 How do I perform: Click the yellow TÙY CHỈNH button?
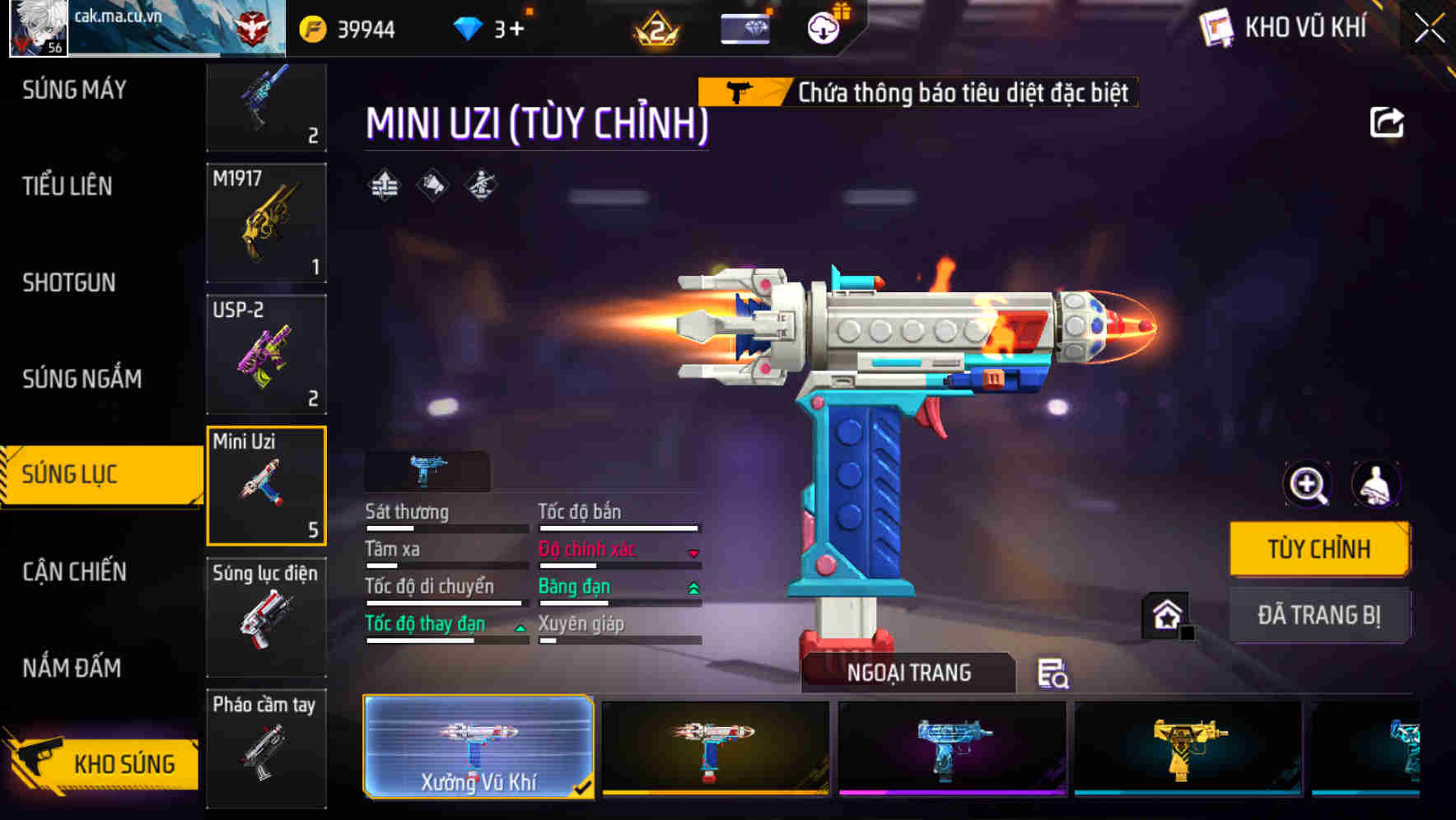[x=1318, y=549]
